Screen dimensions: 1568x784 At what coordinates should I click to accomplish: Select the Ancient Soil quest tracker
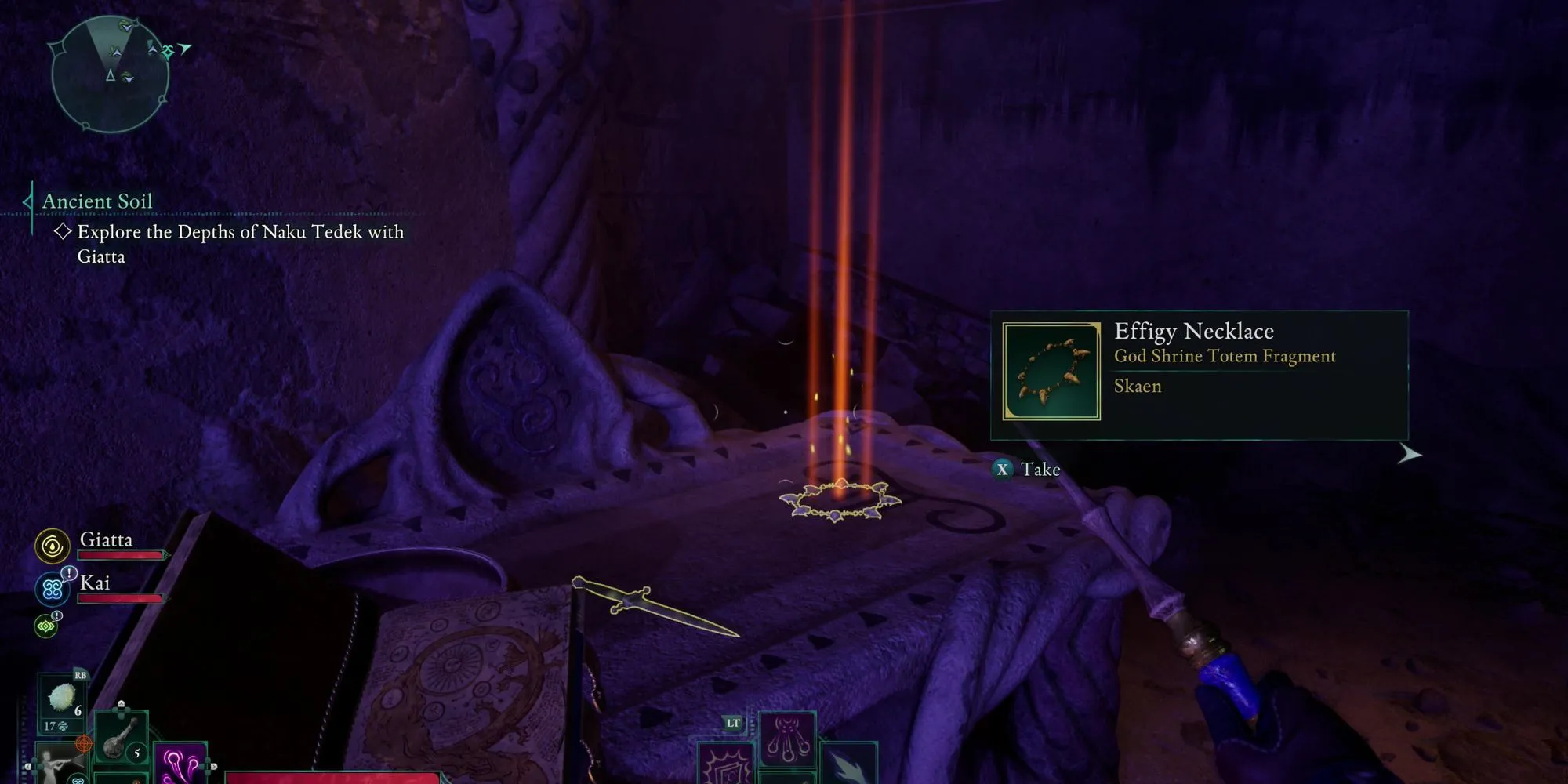coord(97,201)
